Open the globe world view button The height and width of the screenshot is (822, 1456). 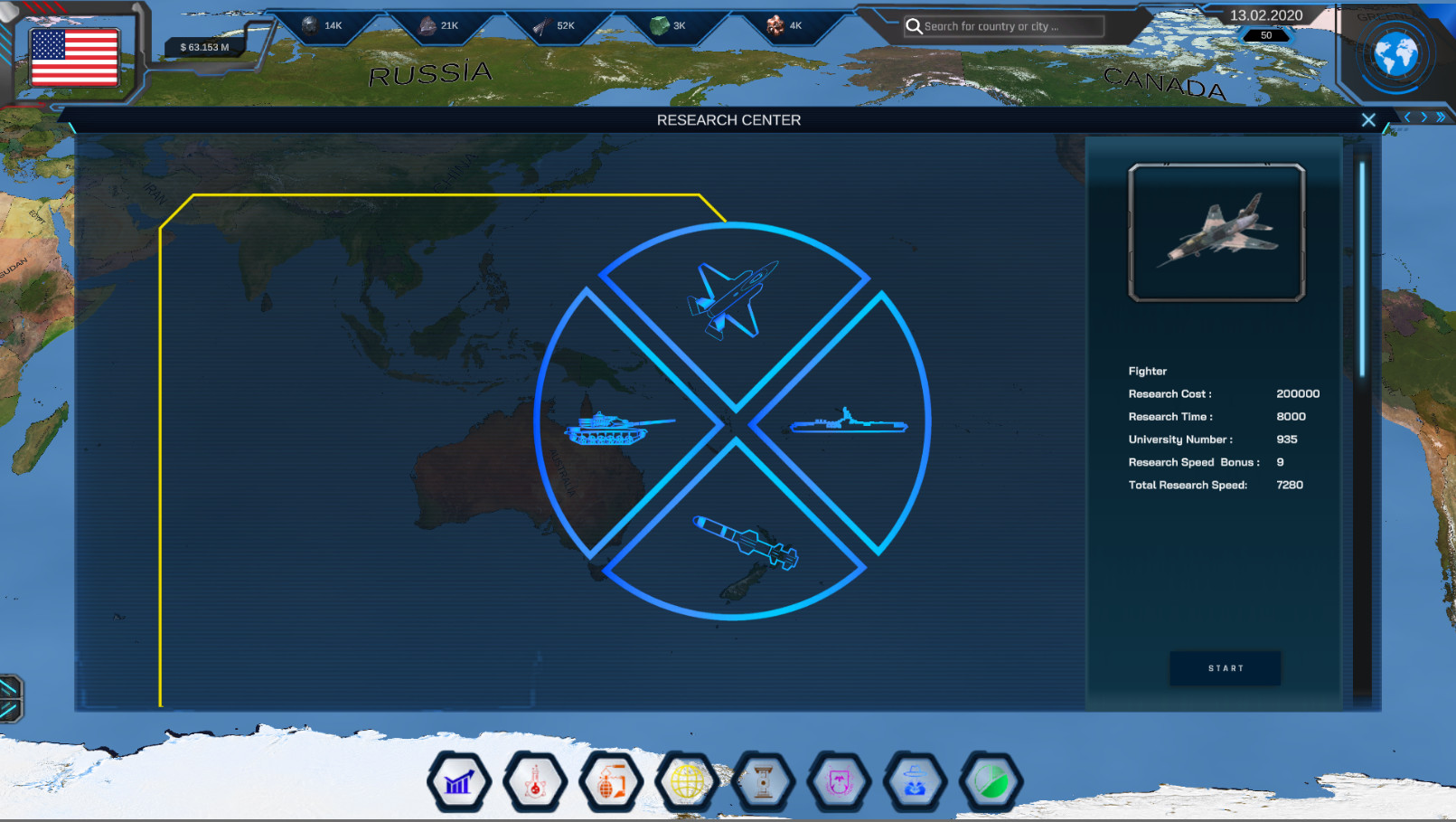1395,54
